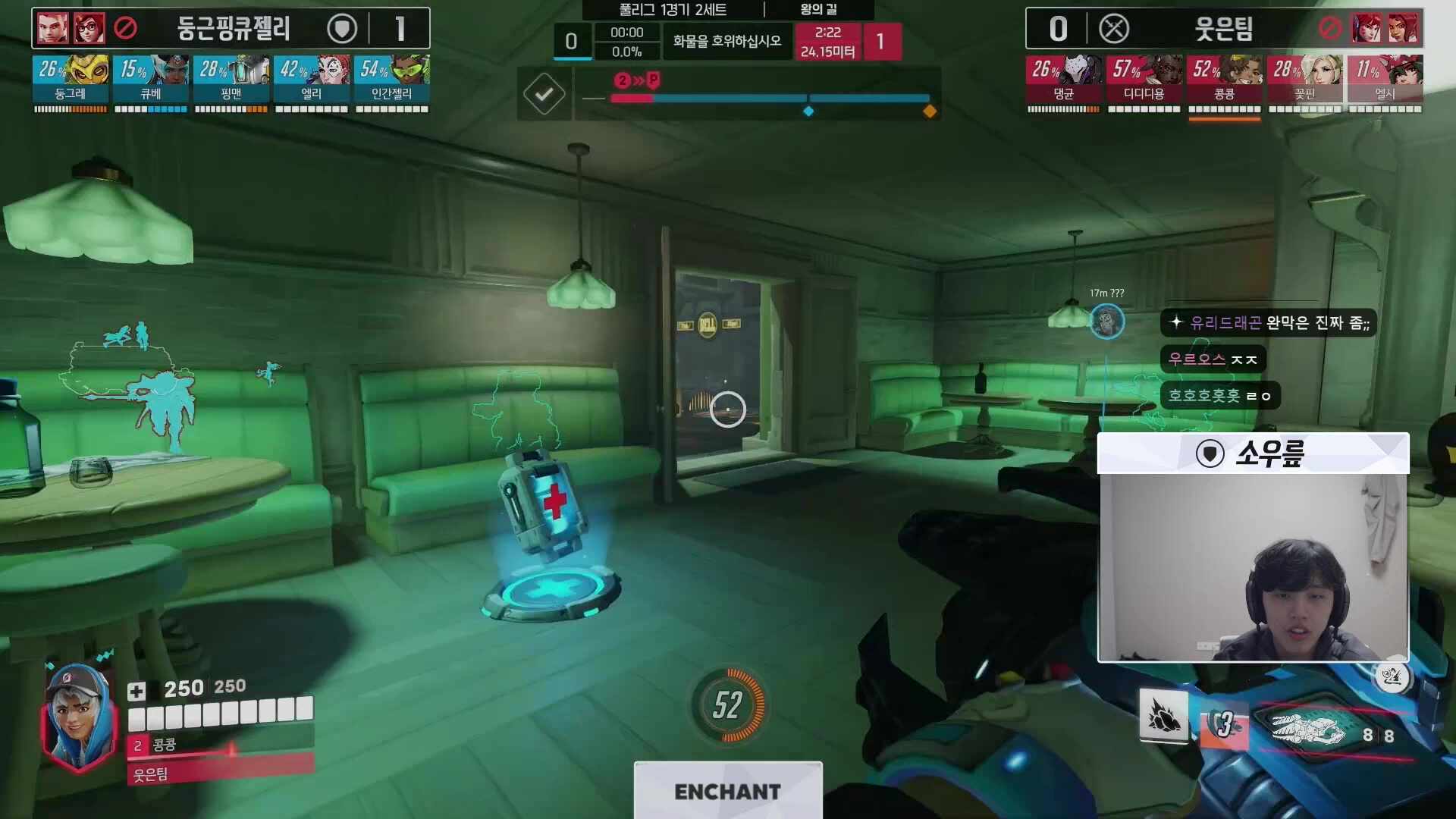Choose the highlighted 콩콩 player card
The image size is (1456, 819).
click(1225, 80)
